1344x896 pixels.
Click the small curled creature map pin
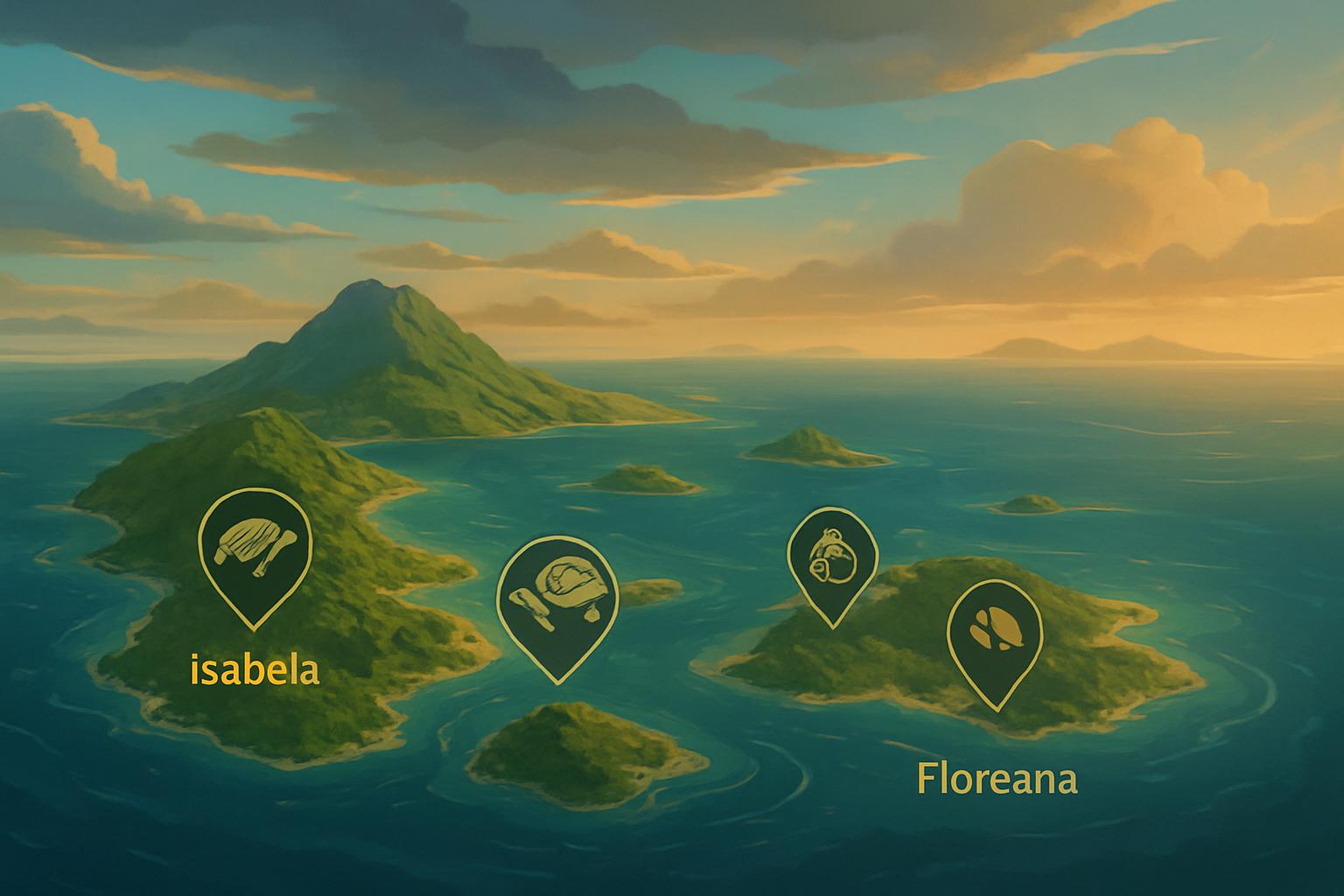[831, 556]
